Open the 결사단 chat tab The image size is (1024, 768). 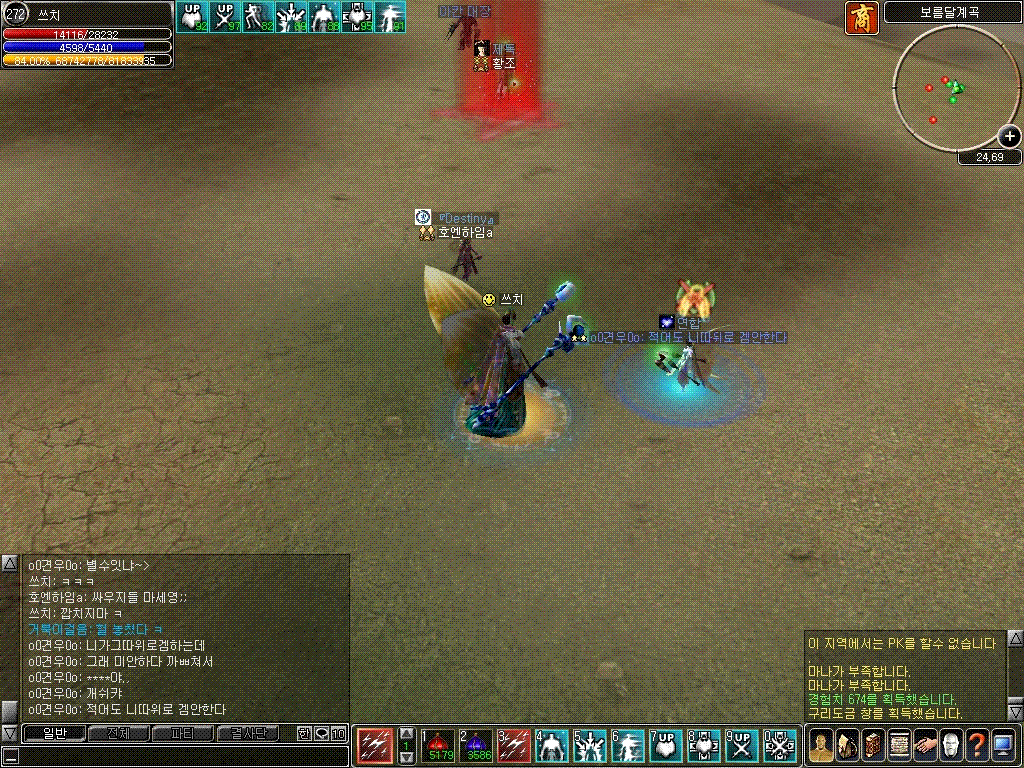pyautogui.click(x=247, y=734)
